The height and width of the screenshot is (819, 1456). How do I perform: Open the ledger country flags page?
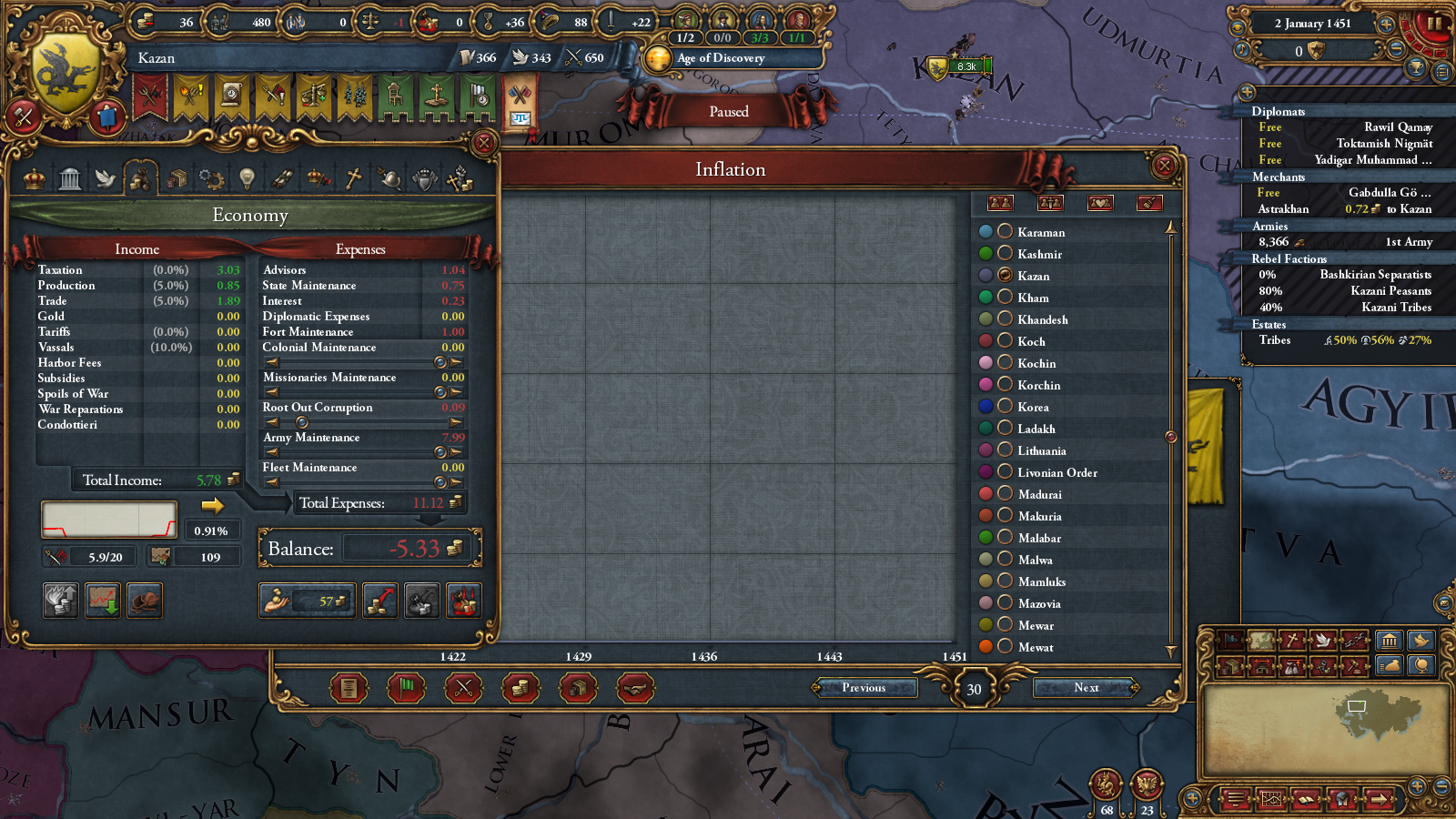[405, 687]
